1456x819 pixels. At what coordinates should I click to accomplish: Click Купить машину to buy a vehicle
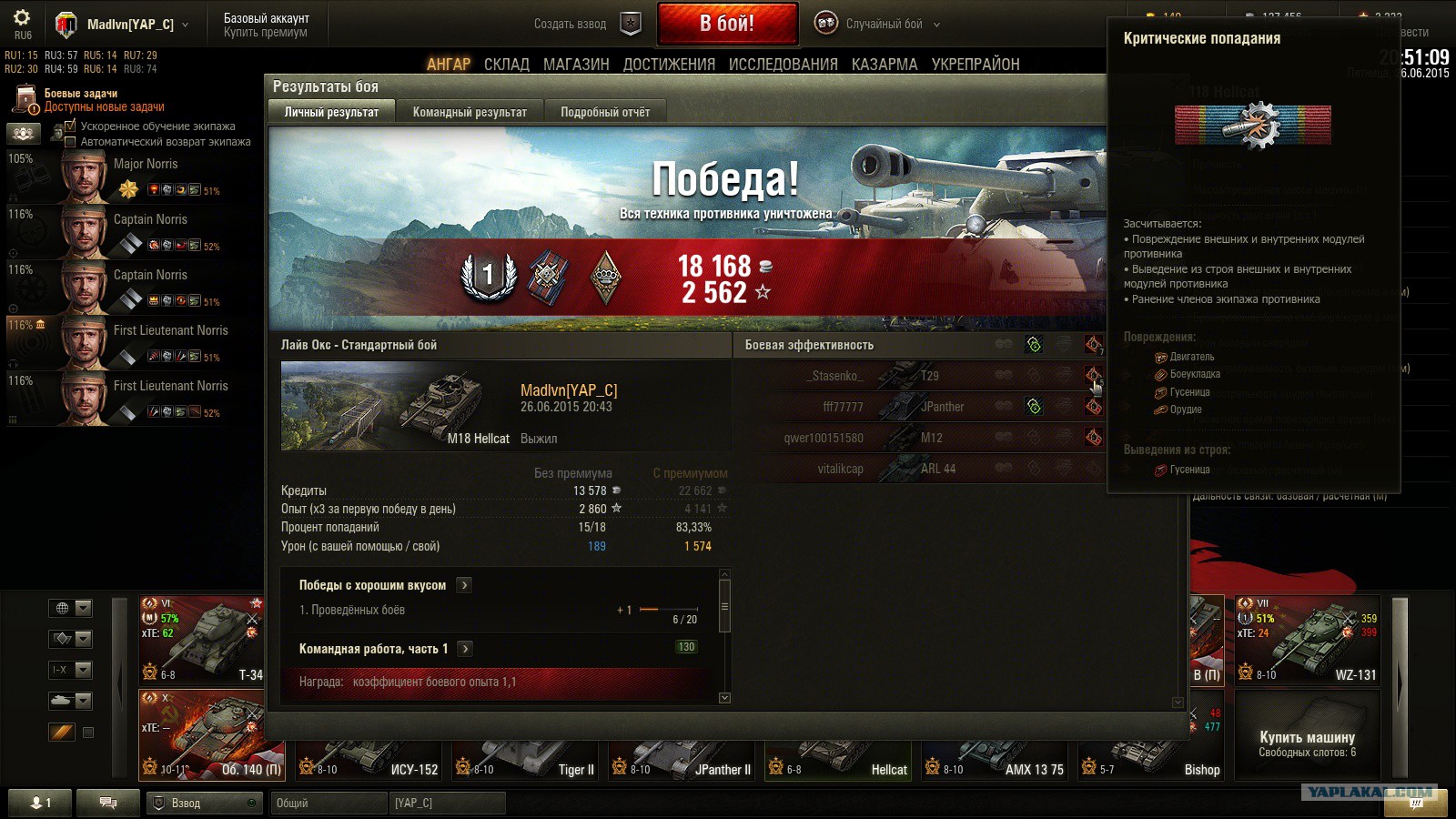tap(1307, 737)
